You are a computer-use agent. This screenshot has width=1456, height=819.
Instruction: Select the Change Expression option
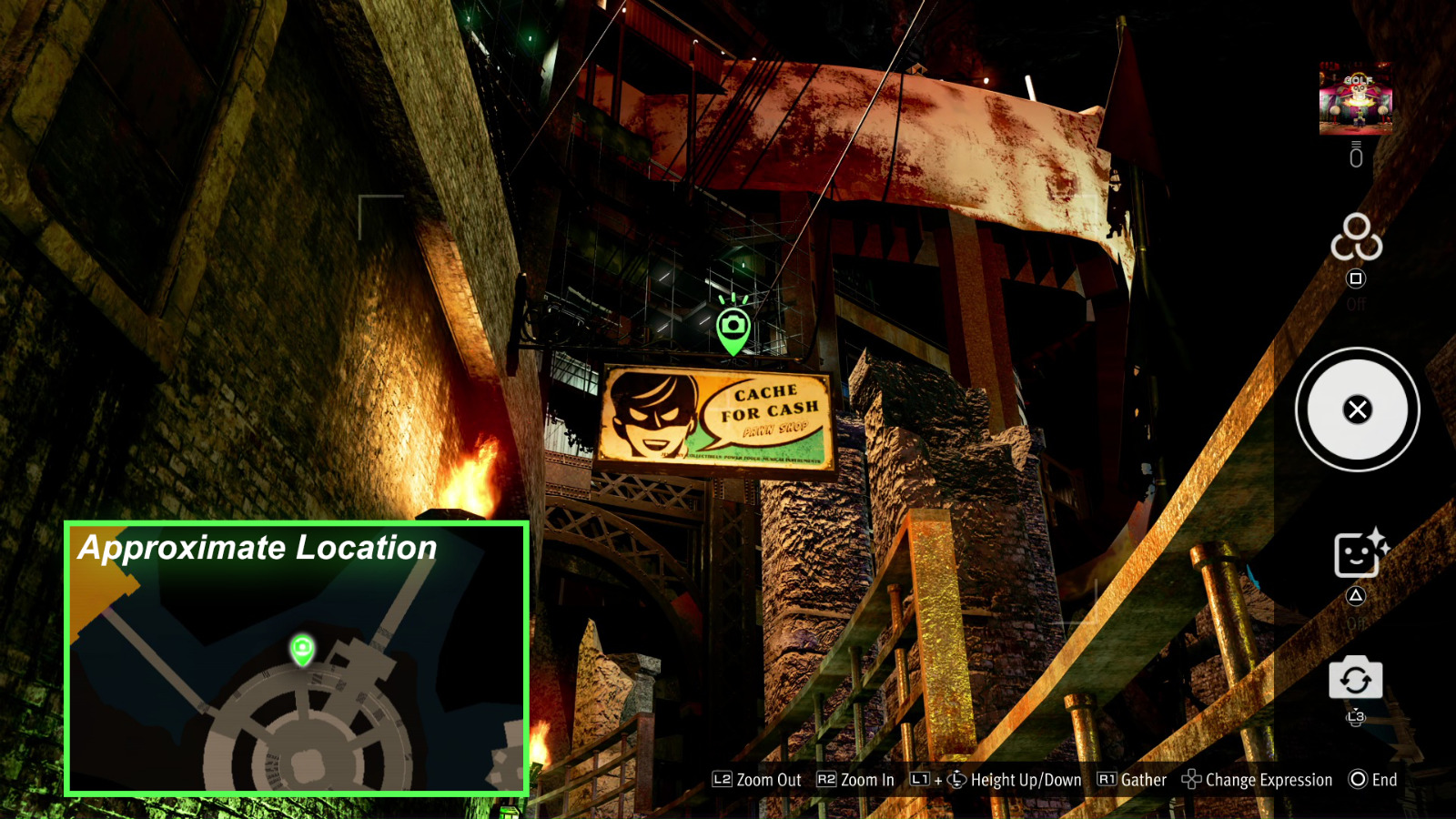tap(1269, 780)
